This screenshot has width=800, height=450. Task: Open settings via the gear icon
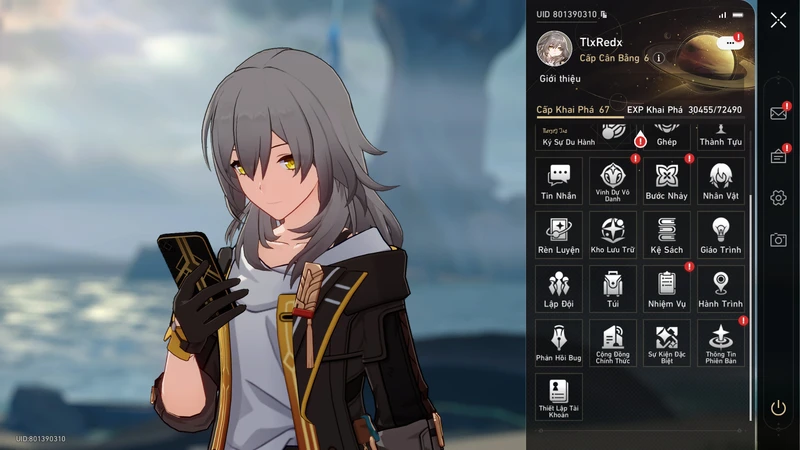point(778,197)
